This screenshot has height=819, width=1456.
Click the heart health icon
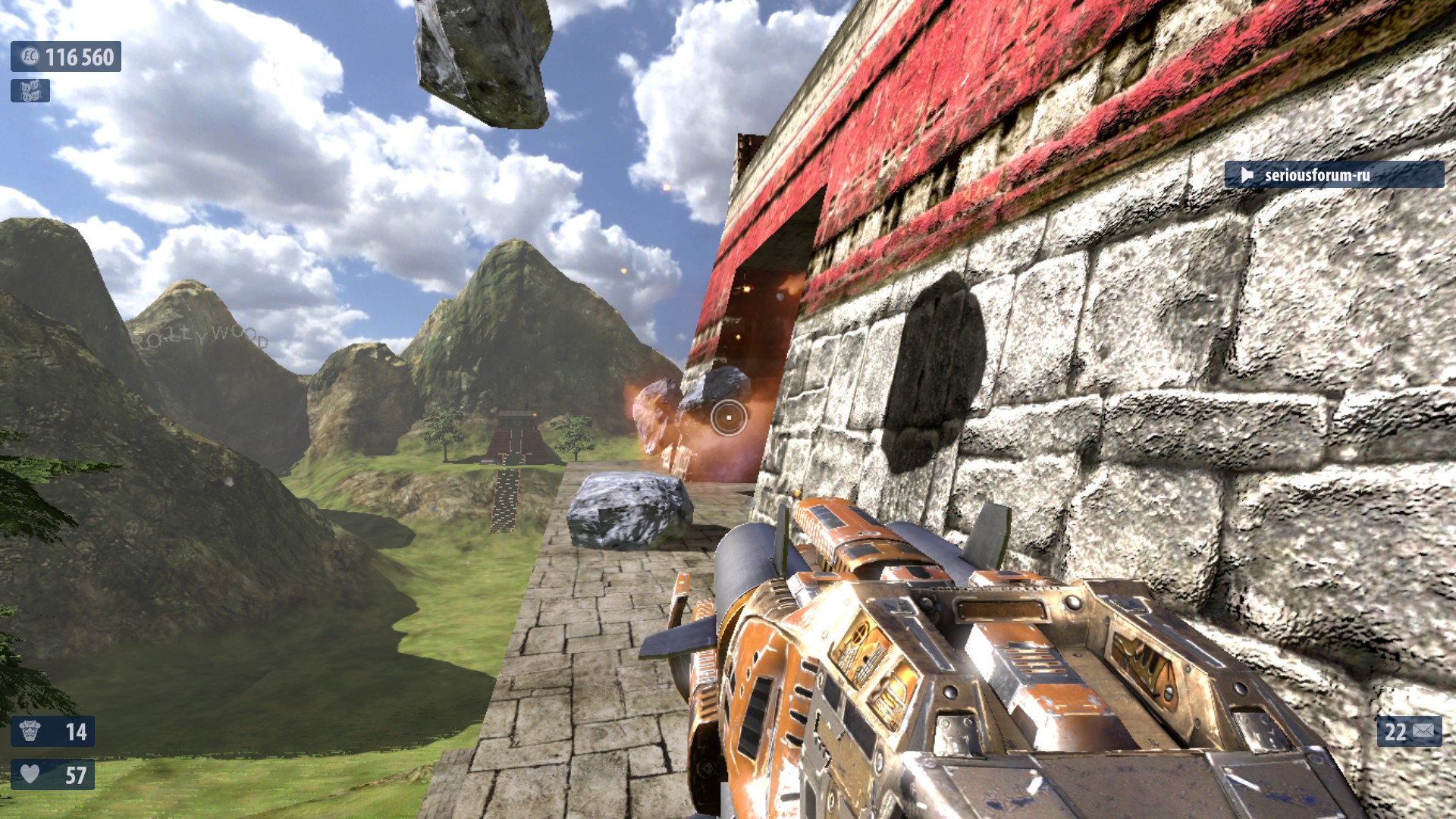click(x=30, y=774)
